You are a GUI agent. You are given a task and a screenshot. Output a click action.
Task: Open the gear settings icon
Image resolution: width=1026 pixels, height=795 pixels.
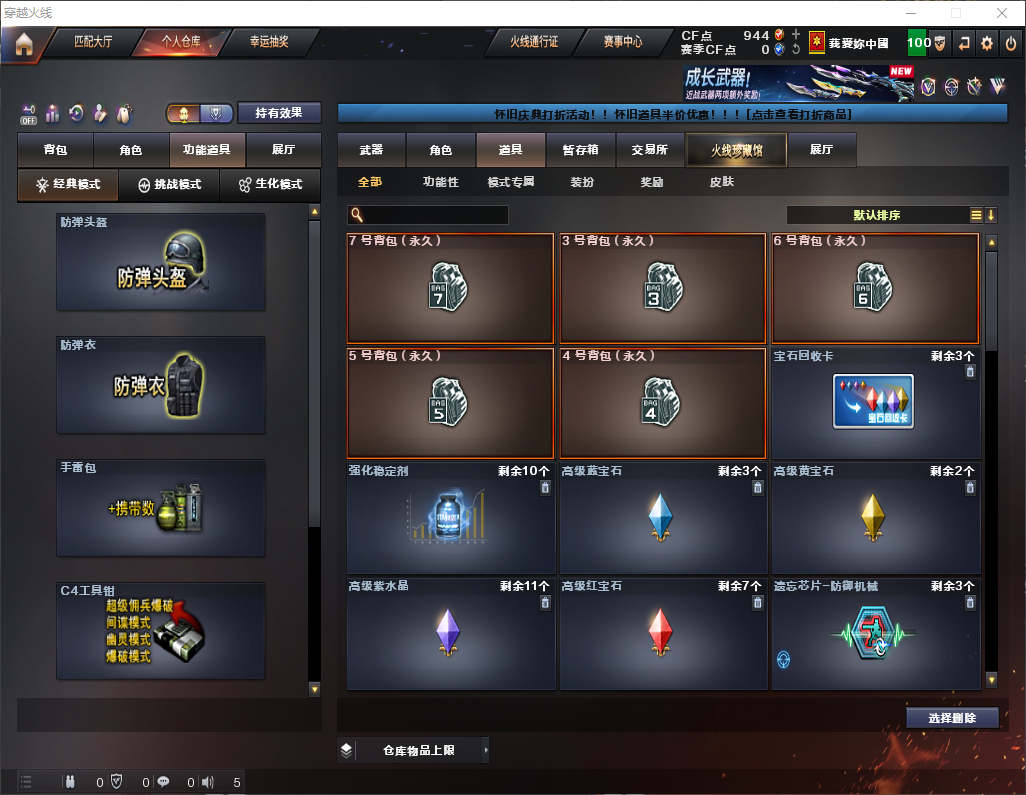coord(987,43)
